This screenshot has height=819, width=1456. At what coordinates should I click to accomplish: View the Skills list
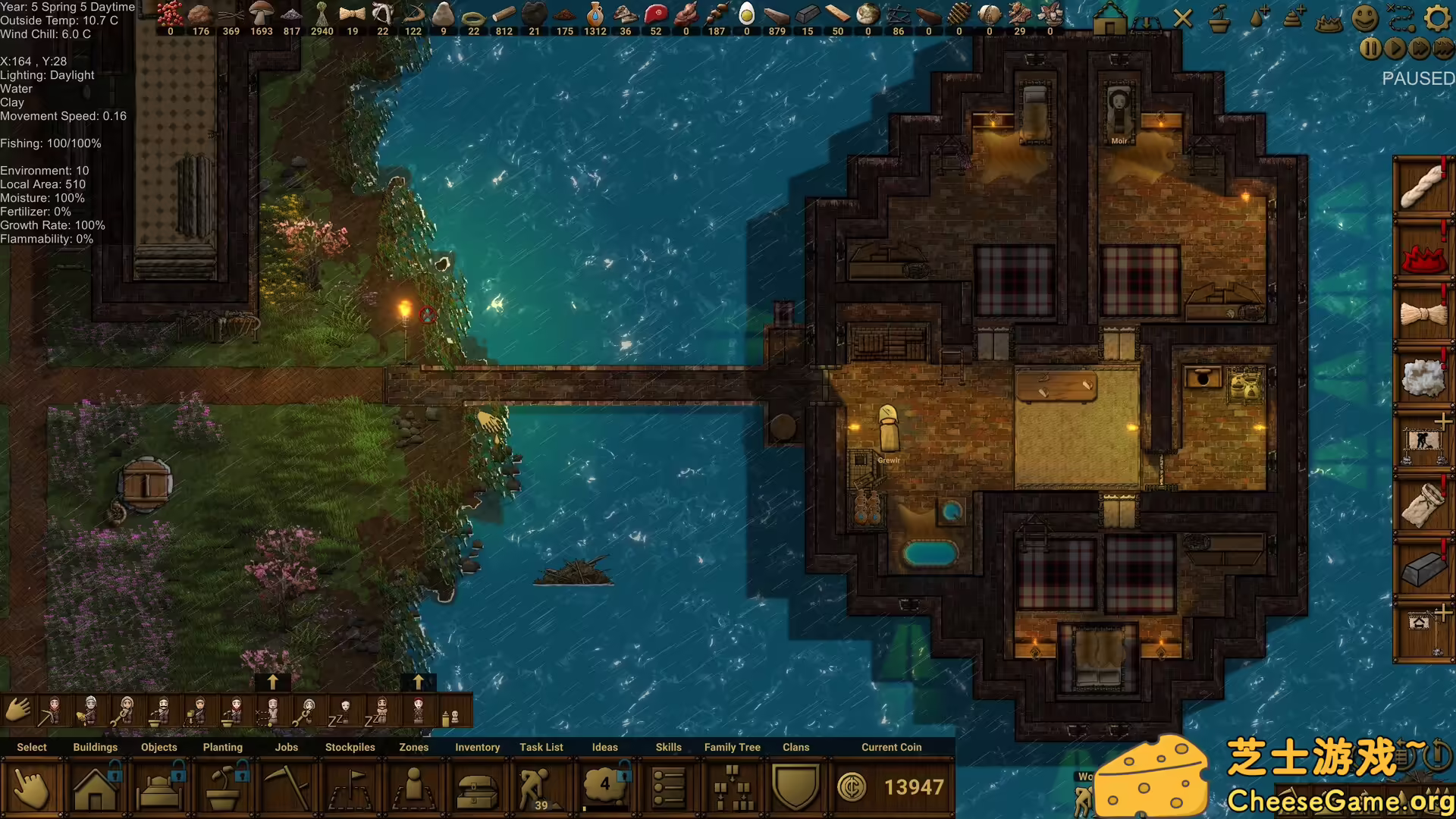(669, 789)
